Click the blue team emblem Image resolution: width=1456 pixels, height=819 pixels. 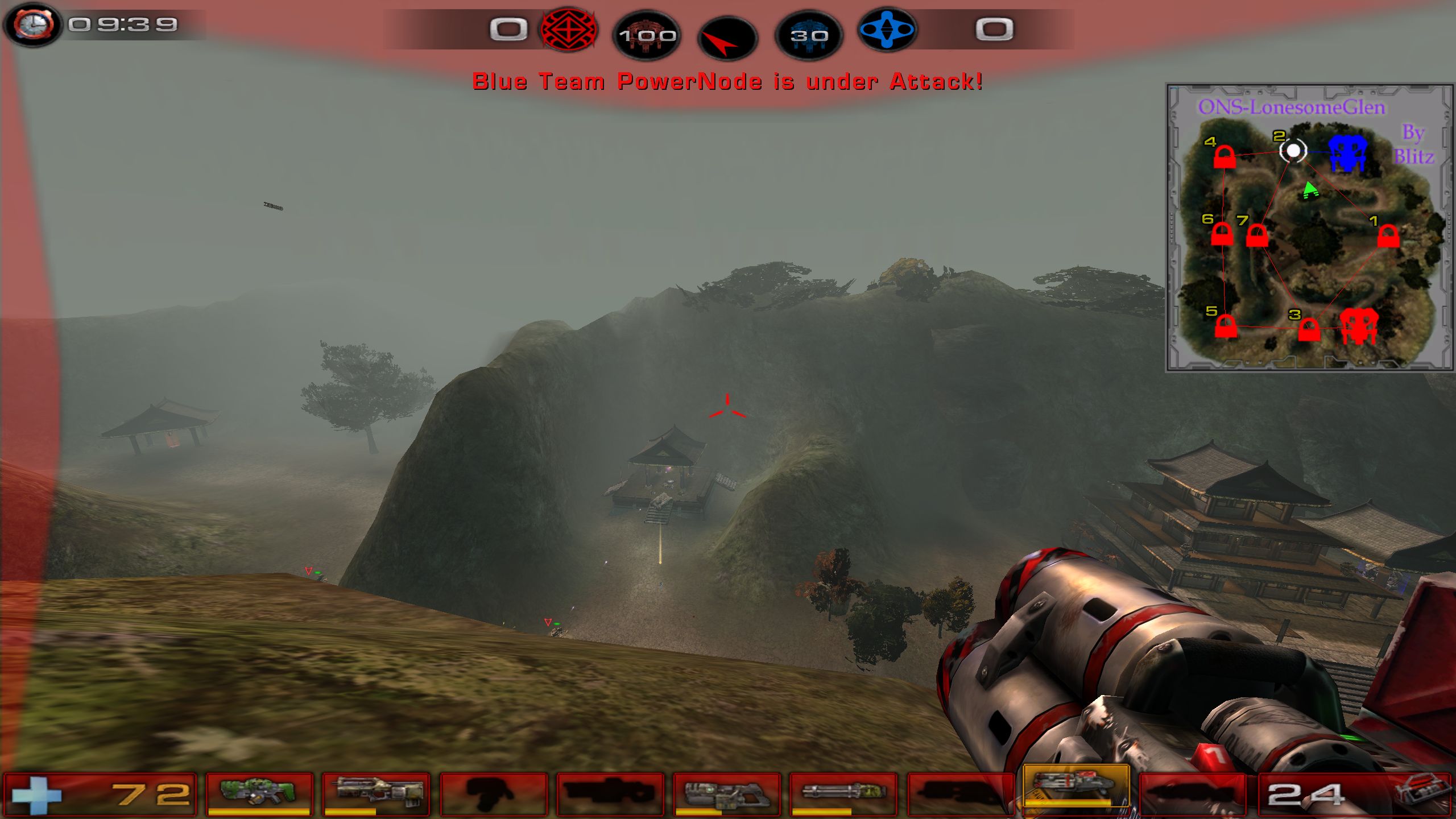click(x=886, y=30)
